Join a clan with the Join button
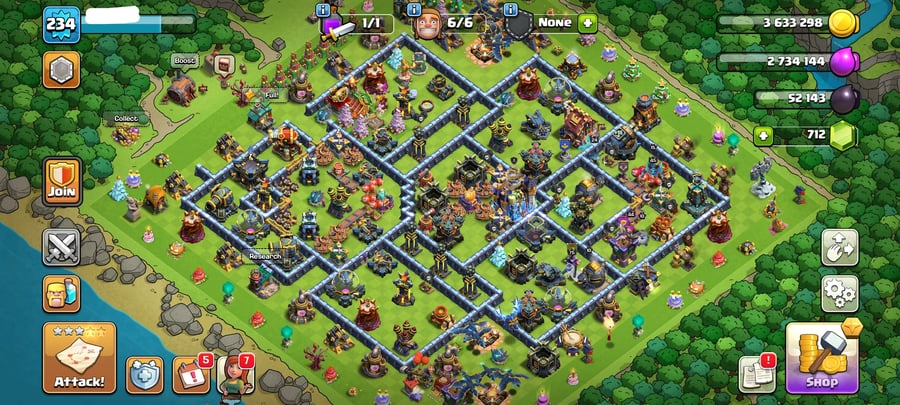Image resolution: width=900 pixels, height=405 pixels. (x=61, y=181)
